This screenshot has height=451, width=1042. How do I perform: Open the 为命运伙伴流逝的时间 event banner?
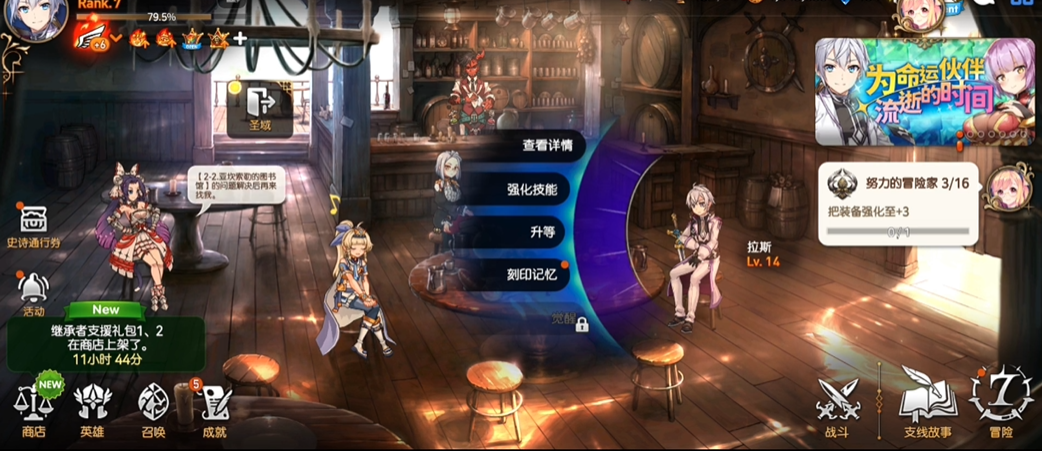[924, 91]
